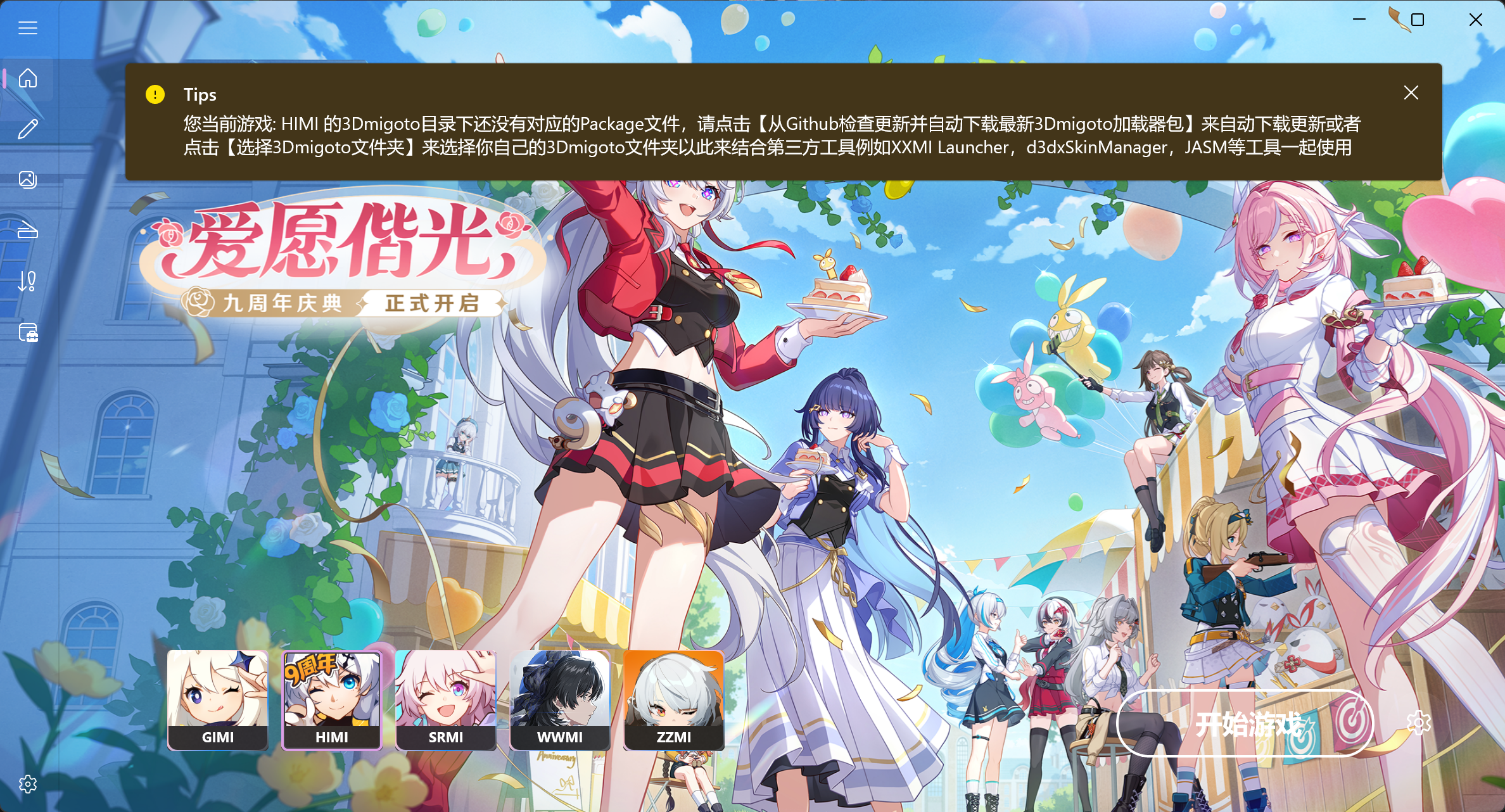
Task: Open Settings via the bottom sidebar gear
Action: (28, 783)
